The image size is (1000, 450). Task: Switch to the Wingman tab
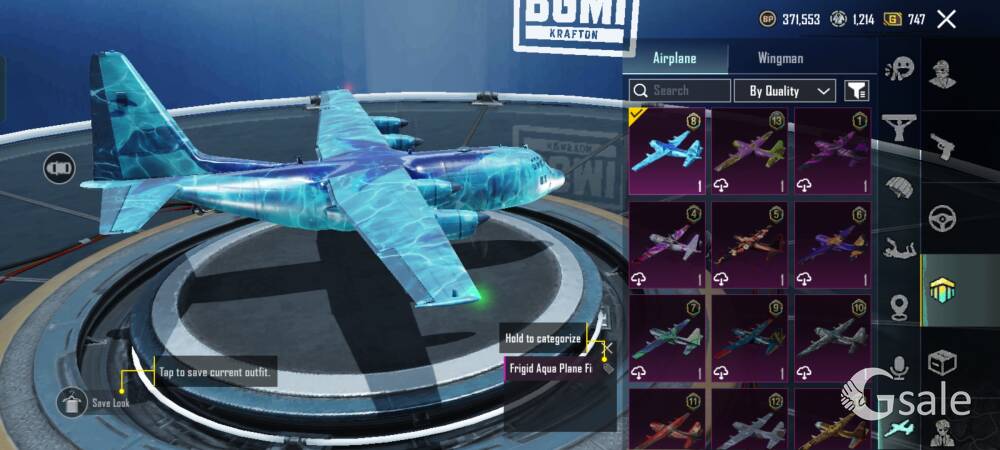coord(780,58)
